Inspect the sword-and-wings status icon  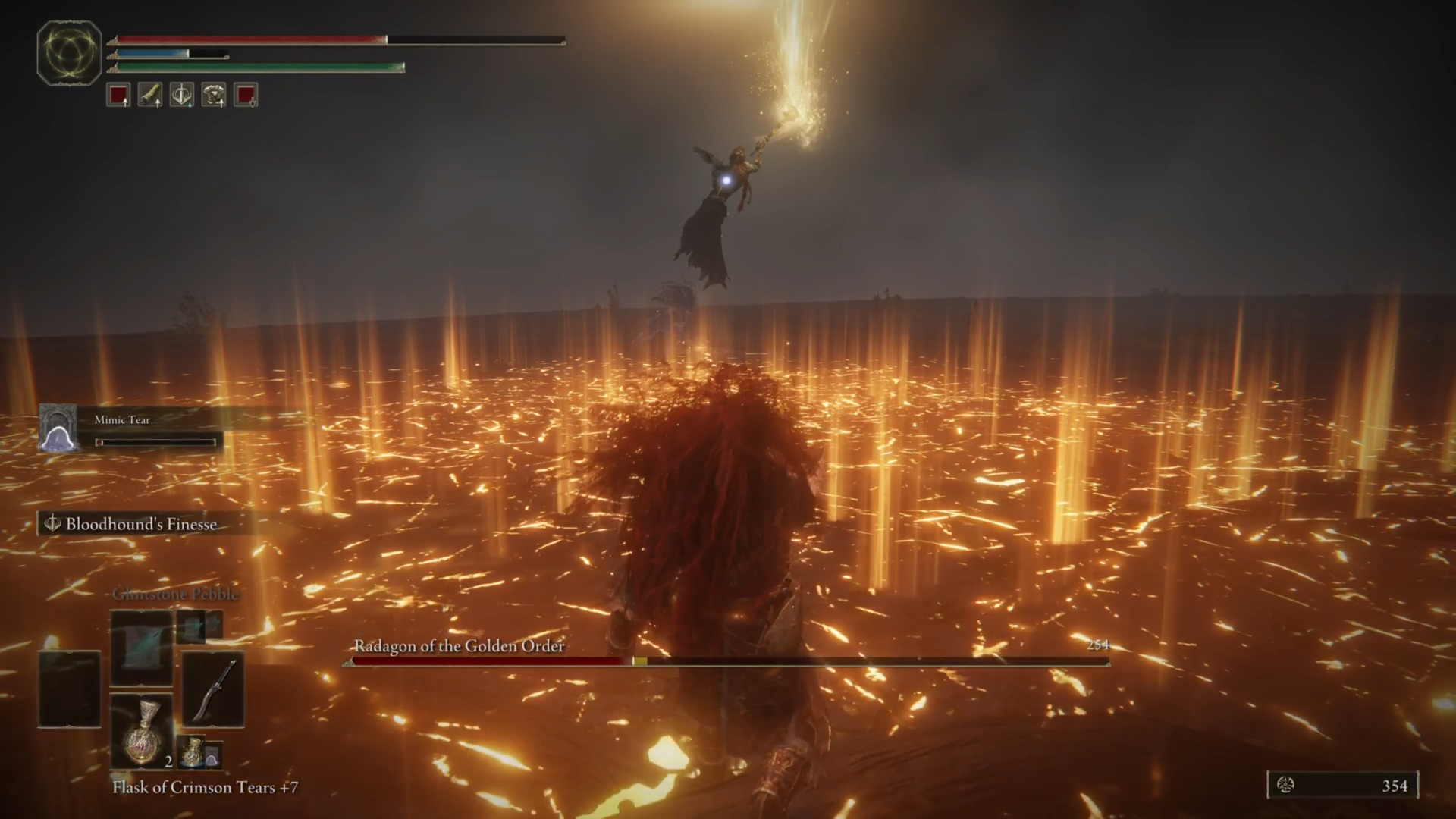click(x=182, y=96)
